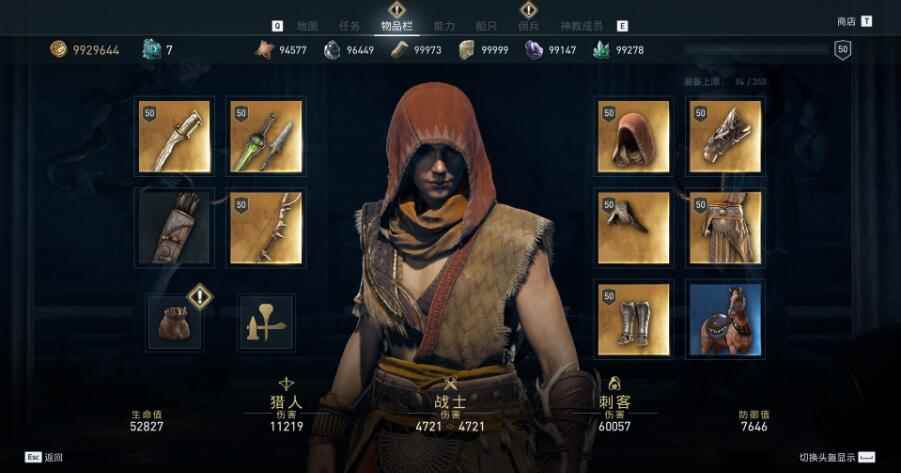This screenshot has width=901, height=473.
Task: Open the 船只 (Ship) tab
Action: click(x=487, y=25)
